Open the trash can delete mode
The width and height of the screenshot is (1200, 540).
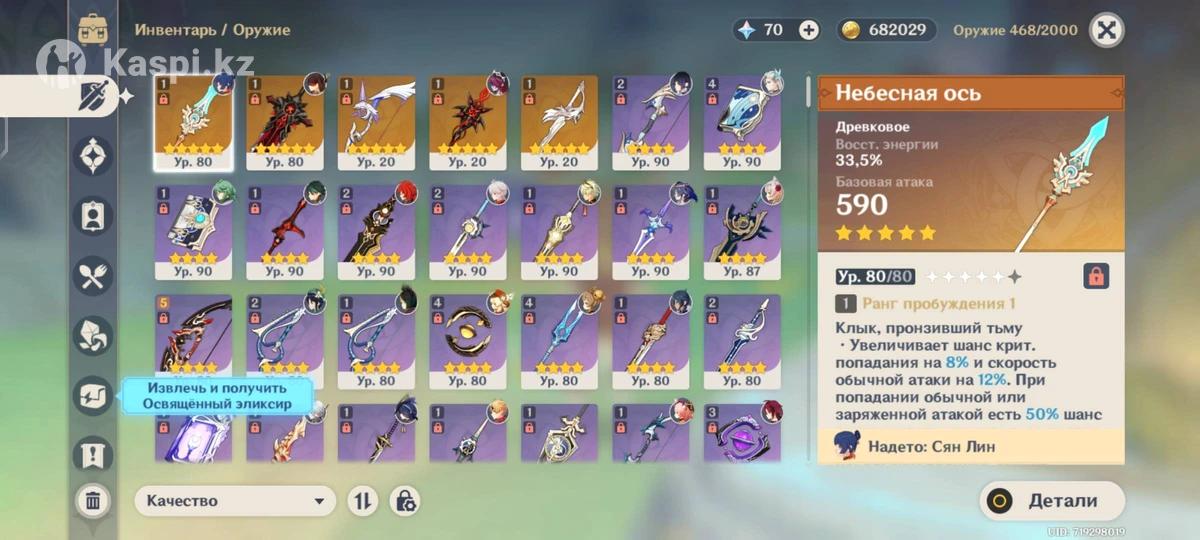pos(93,500)
